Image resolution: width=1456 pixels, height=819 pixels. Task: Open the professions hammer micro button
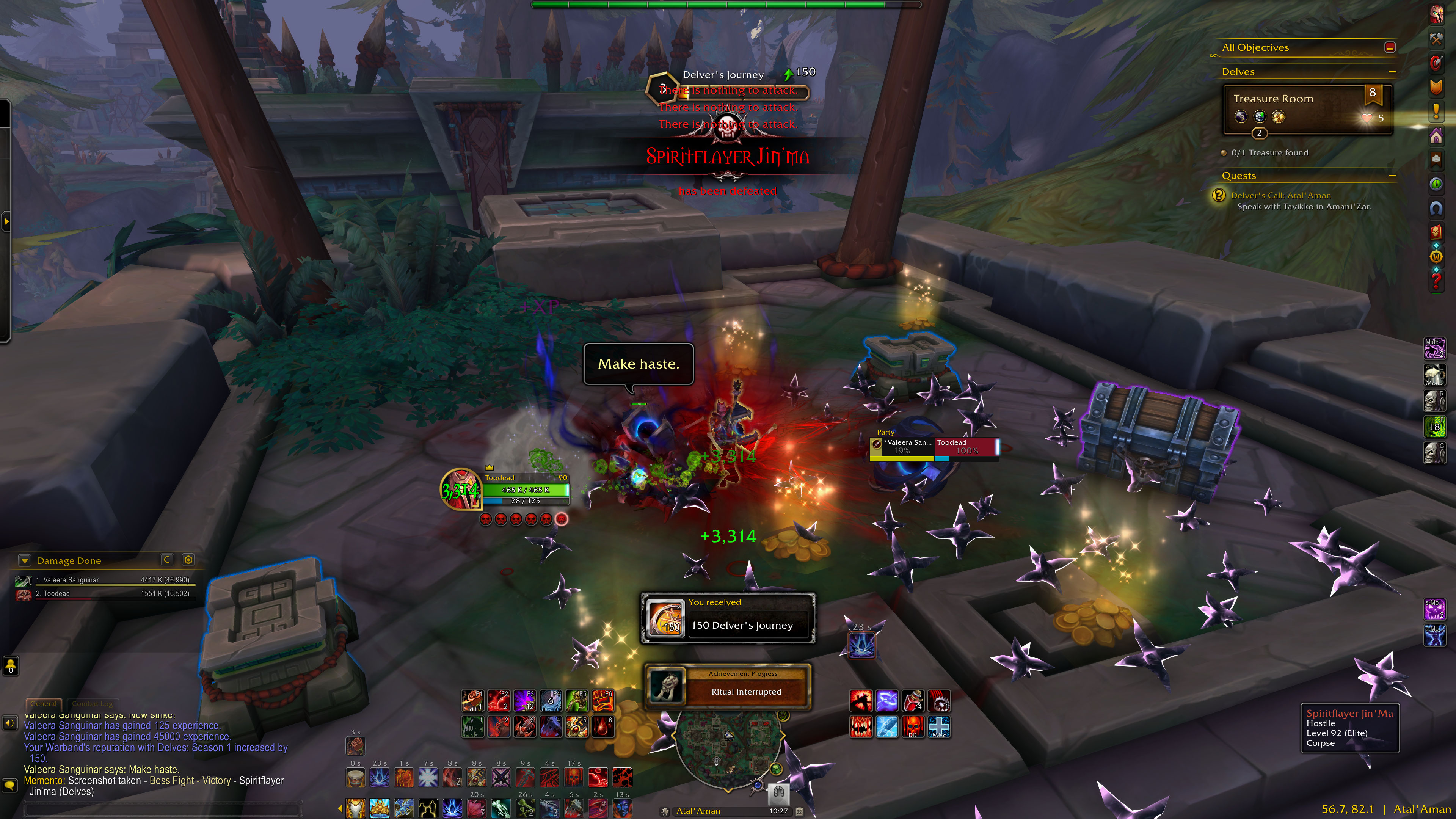pos(1436,38)
